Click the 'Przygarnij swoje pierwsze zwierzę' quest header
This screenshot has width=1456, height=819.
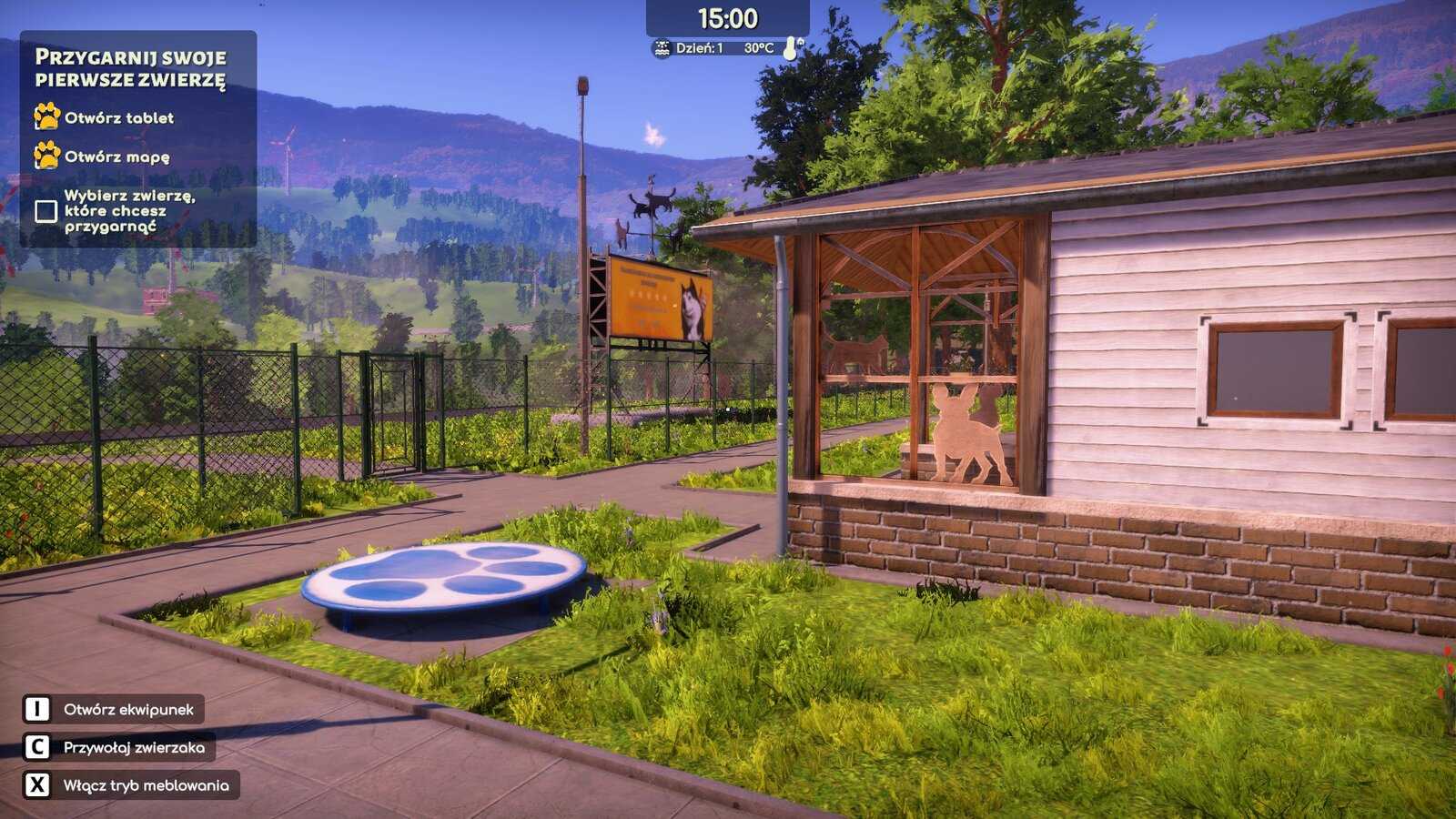pyautogui.click(x=130, y=68)
